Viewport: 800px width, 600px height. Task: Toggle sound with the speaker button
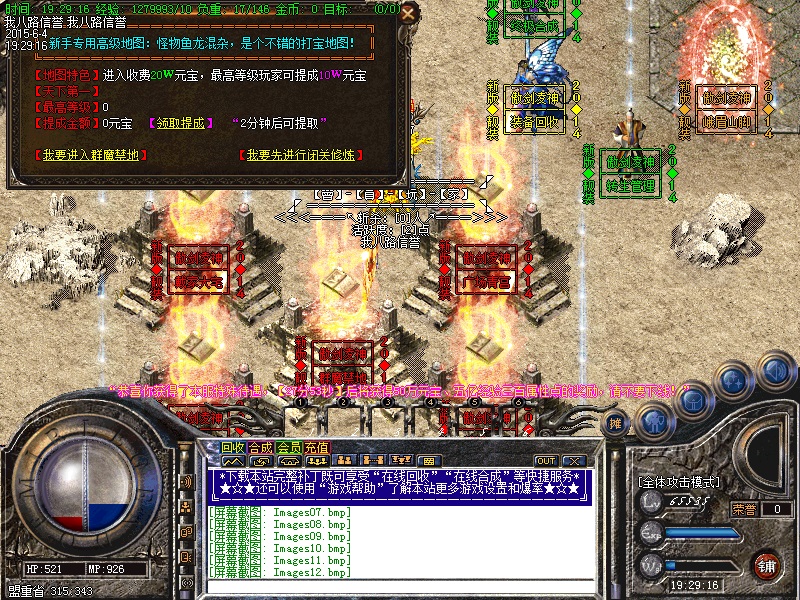pyautogui.click(x=775, y=369)
